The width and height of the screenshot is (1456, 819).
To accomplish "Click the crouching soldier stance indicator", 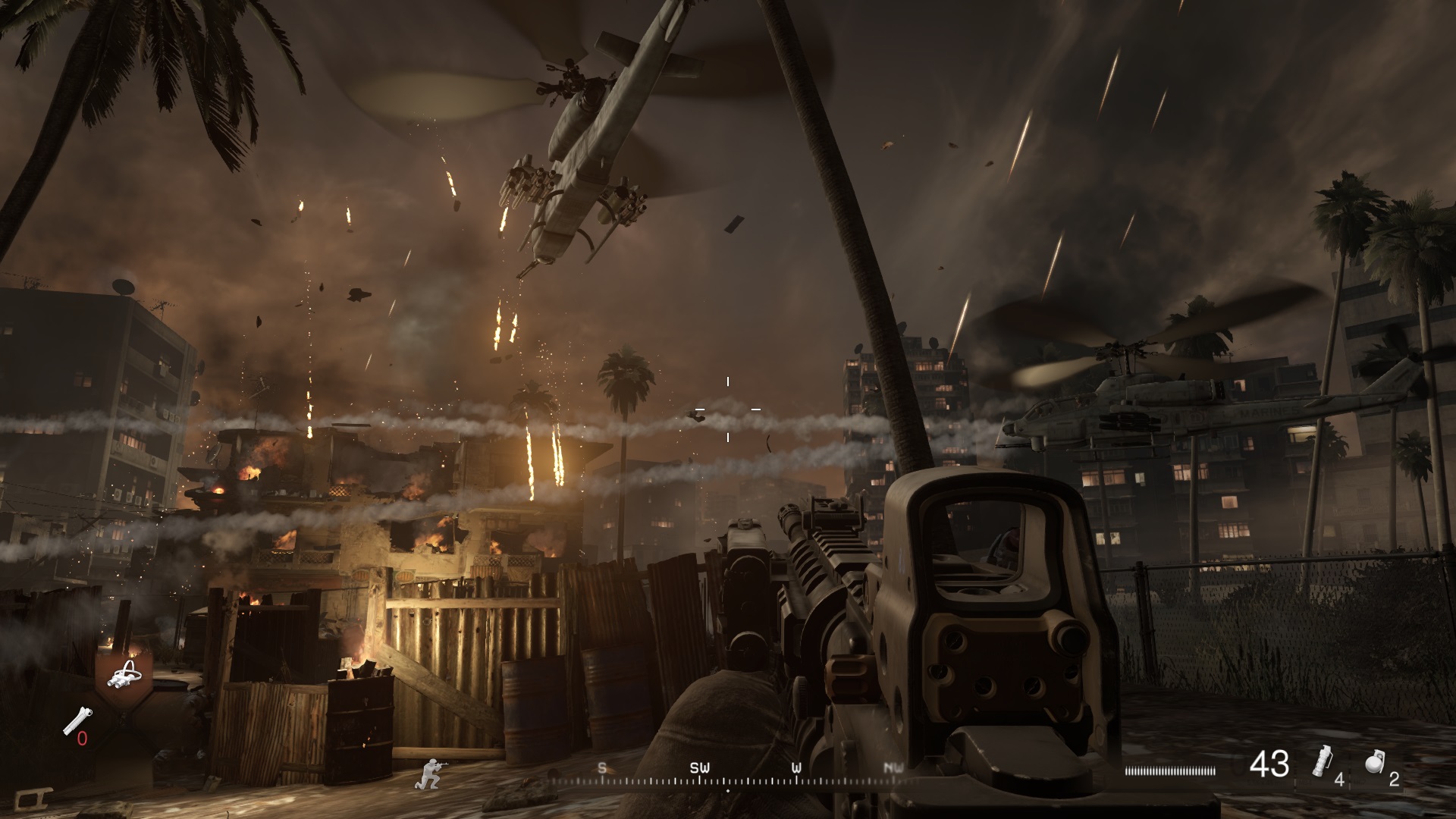I will tap(428, 773).
